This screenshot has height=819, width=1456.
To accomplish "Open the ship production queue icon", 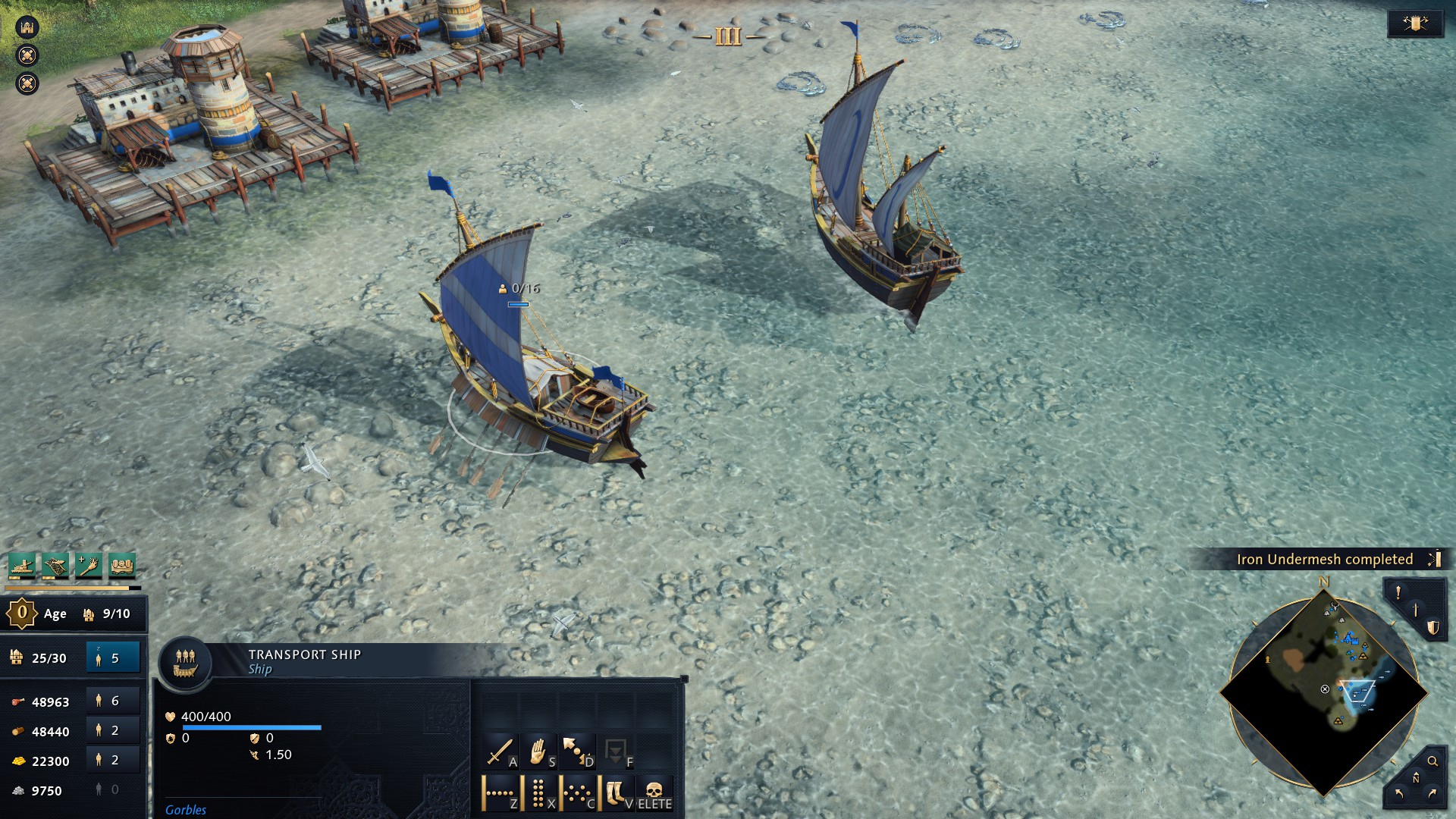I will [x=23, y=565].
